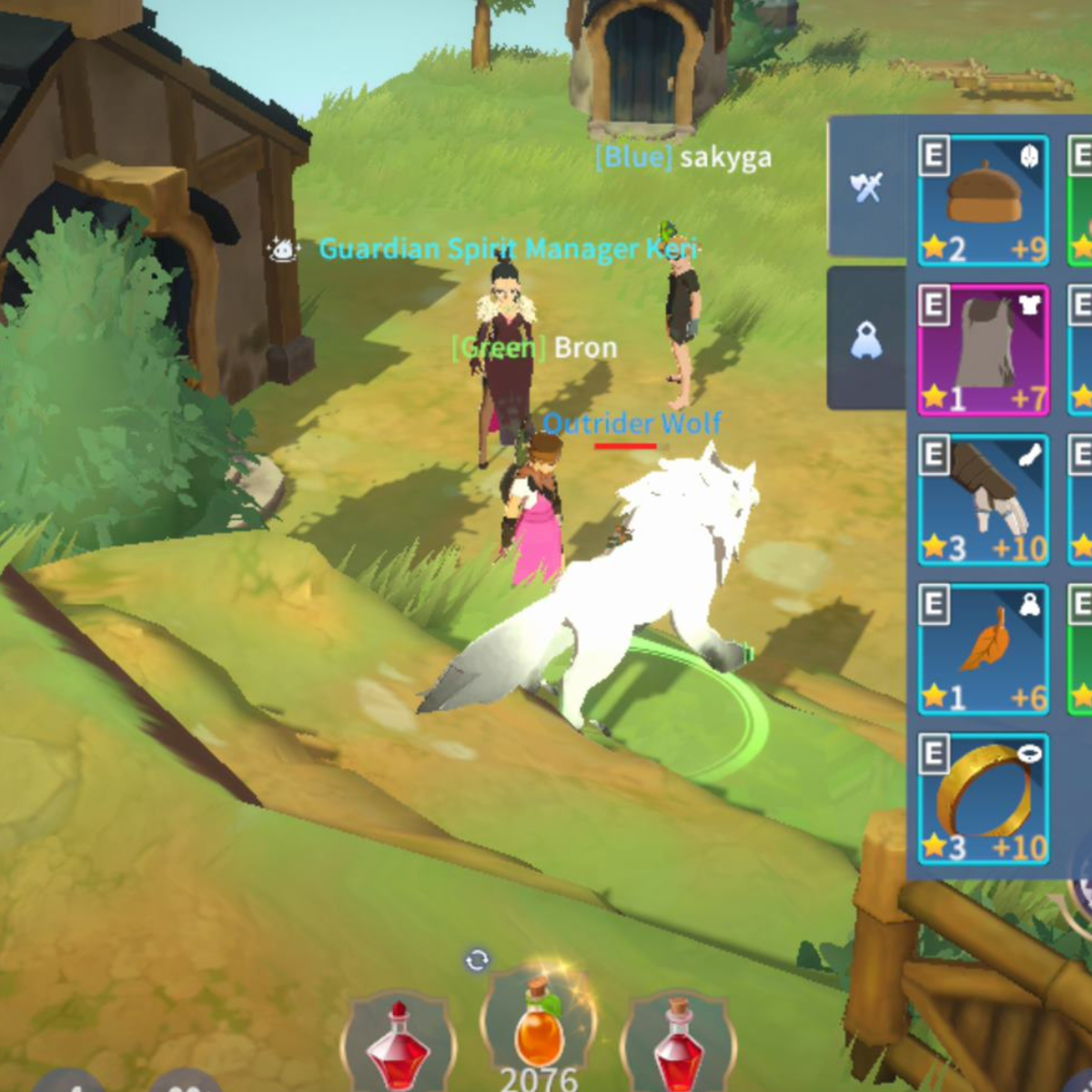Viewport: 1092px width, 1092px height.
Task: Select the equipped gray tank top slot
Action: click(983, 350)
